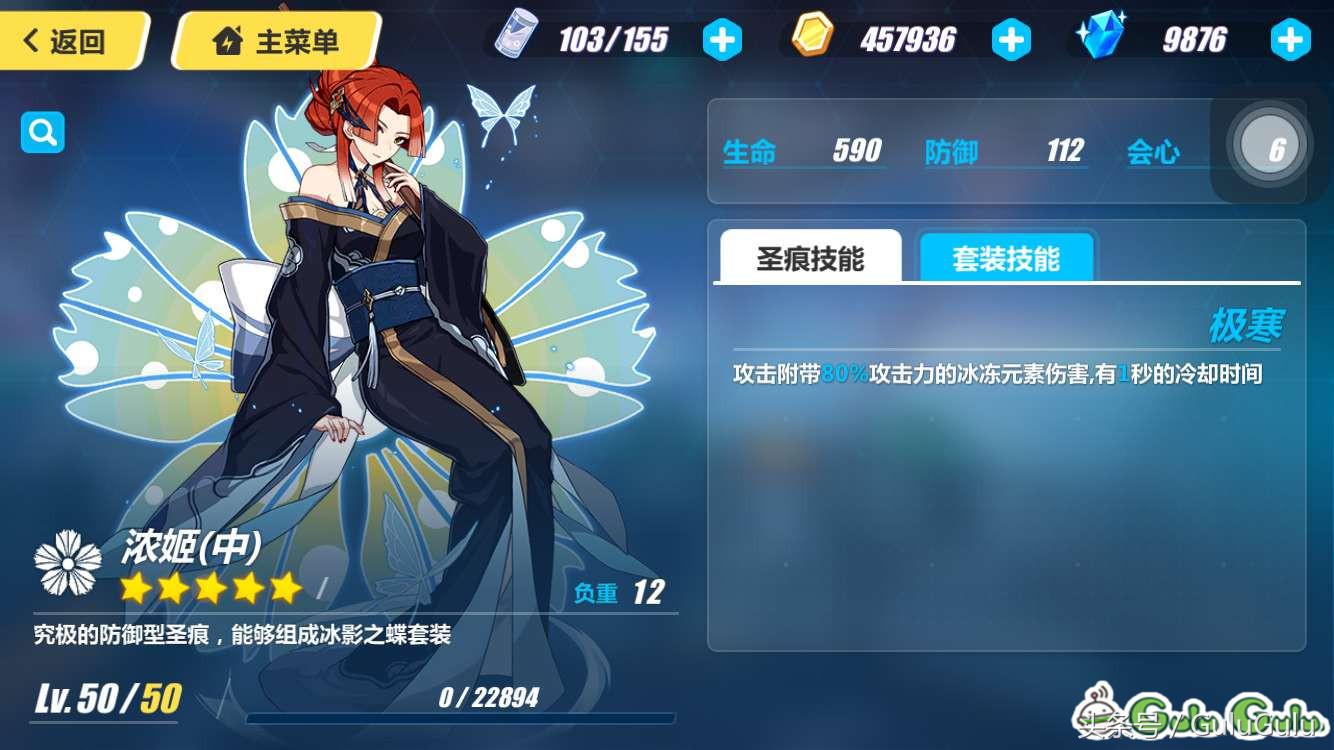Screen dimensions: 1334x750
Task: Click the 负重 12 load value
Action: 620,592
